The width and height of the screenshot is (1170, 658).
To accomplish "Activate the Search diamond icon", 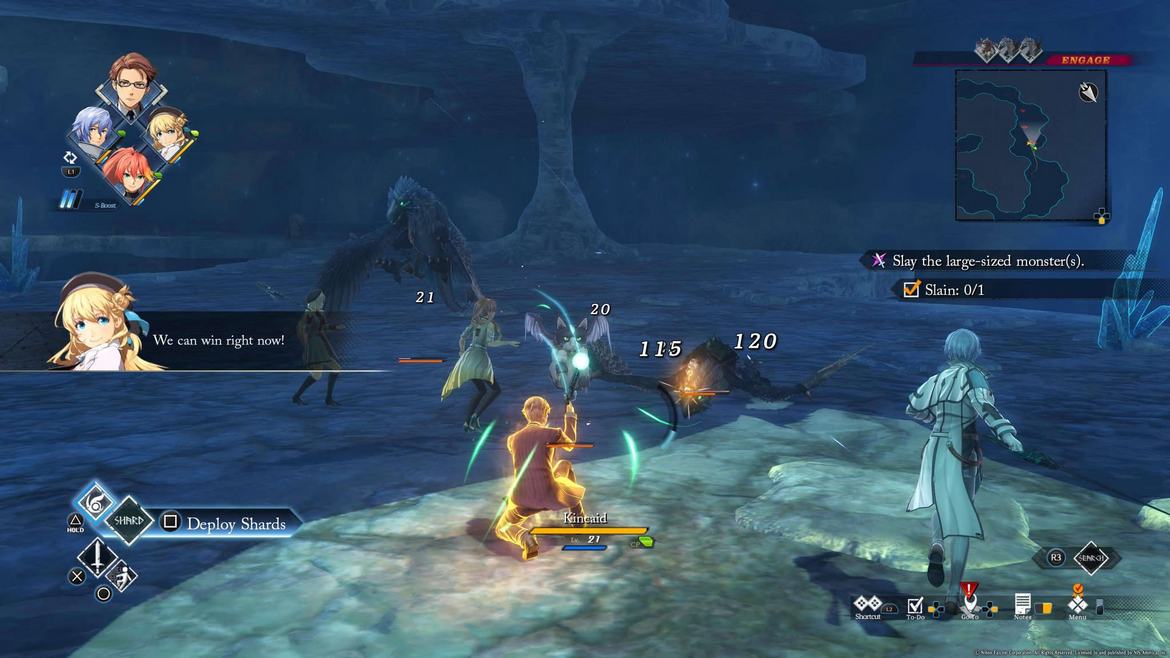I will (x=1089, y=558).
